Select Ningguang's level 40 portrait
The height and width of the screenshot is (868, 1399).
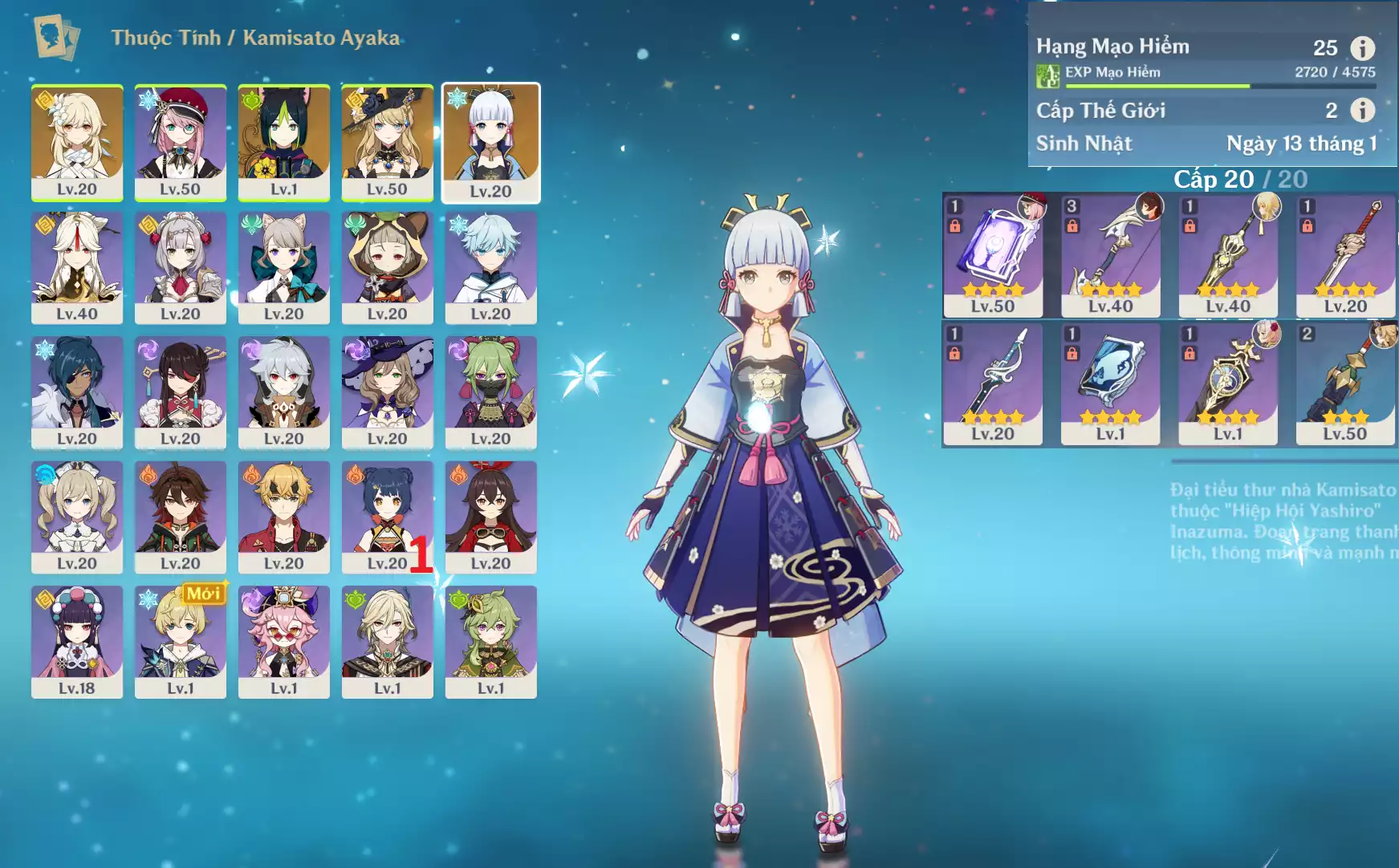pos(77,266)
